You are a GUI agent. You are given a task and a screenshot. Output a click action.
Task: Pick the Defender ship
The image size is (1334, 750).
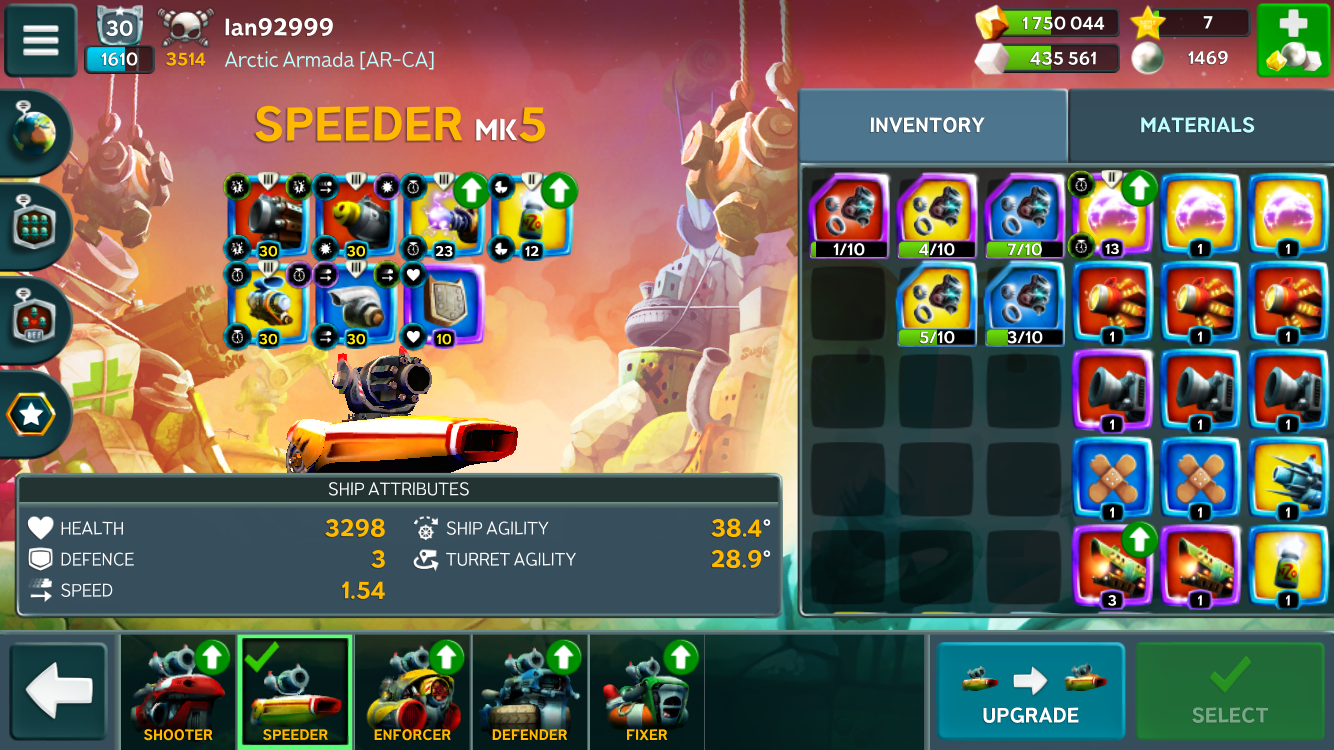tap(529, 692)
